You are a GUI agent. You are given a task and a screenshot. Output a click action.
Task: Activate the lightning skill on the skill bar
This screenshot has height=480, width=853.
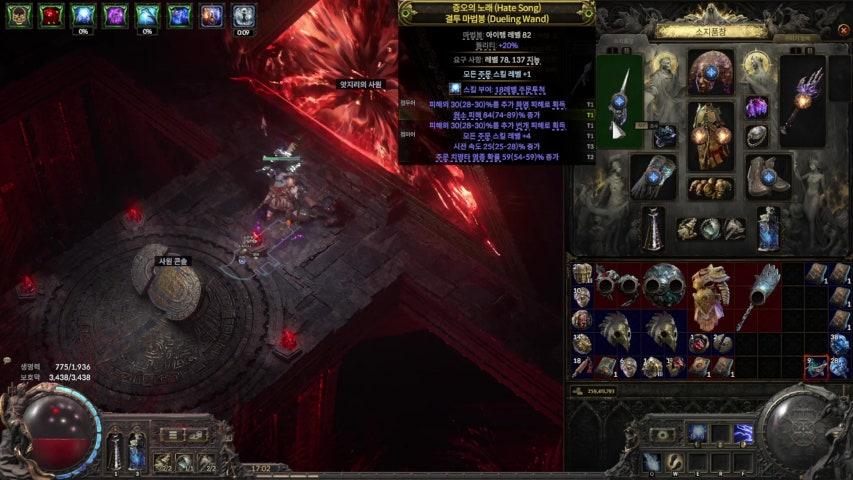tap(743, 433)
